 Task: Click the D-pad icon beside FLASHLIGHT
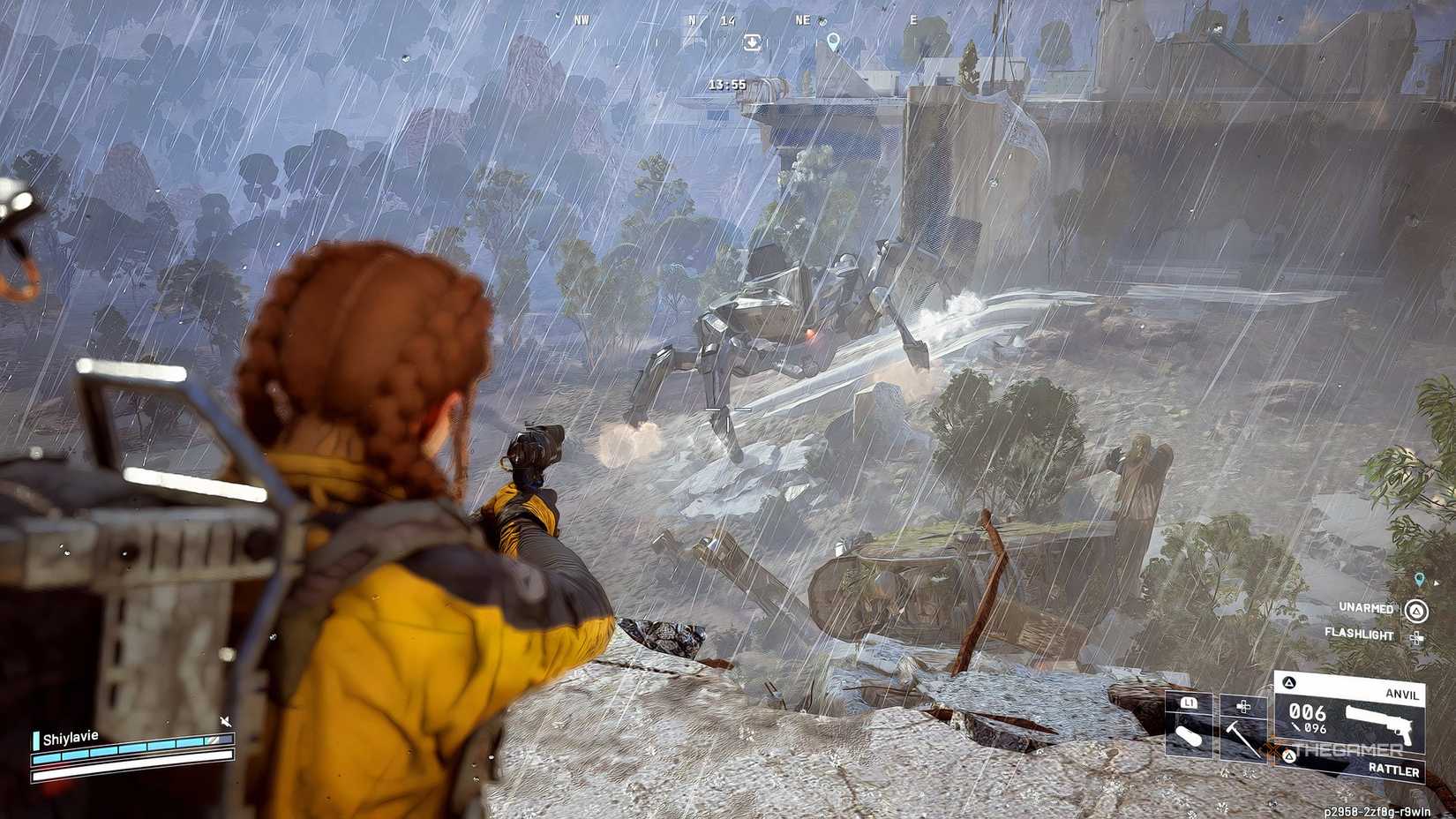tap(1415, 636)
